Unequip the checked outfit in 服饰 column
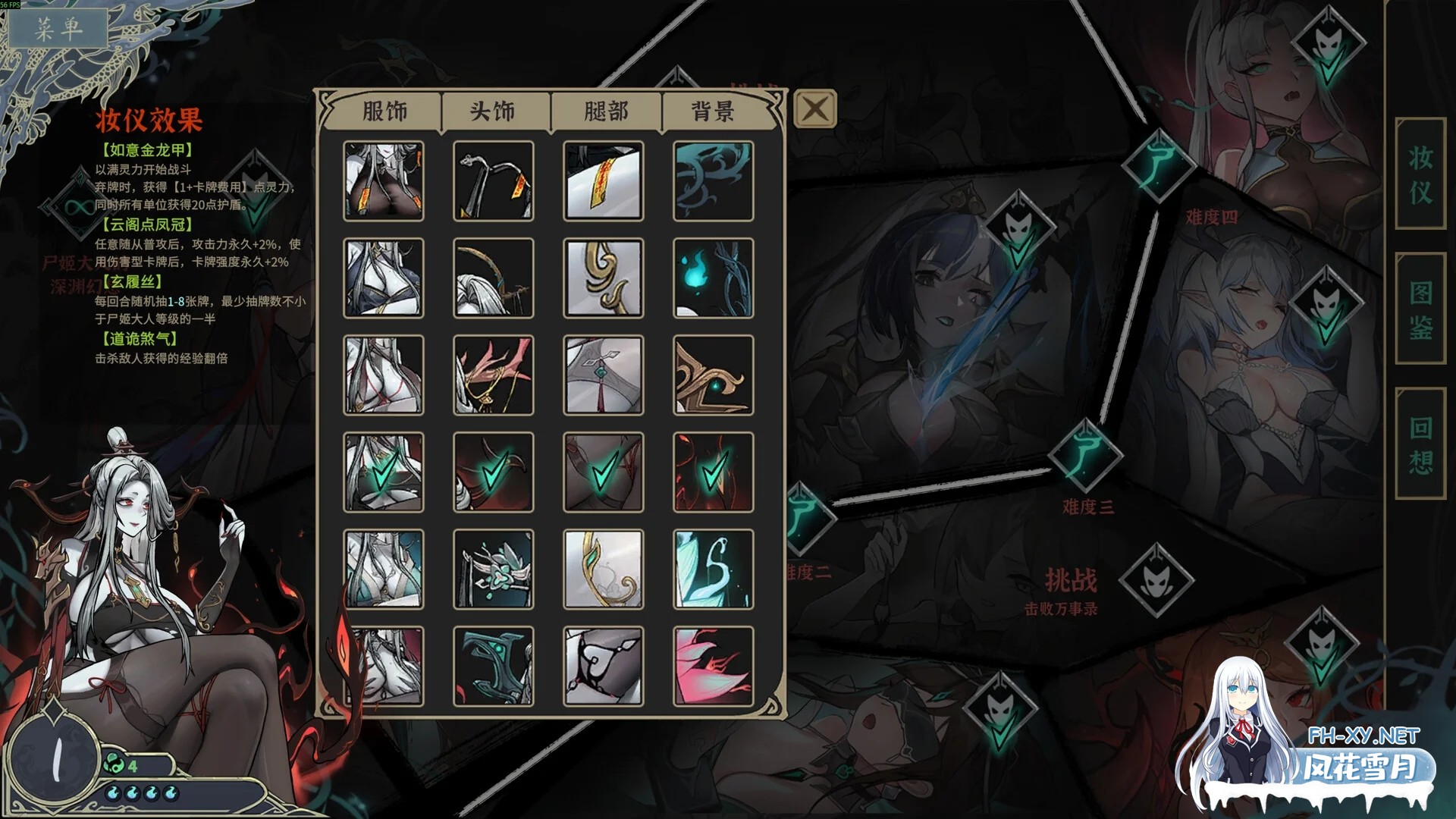1456x819 pixels. [x=383, y=470]
